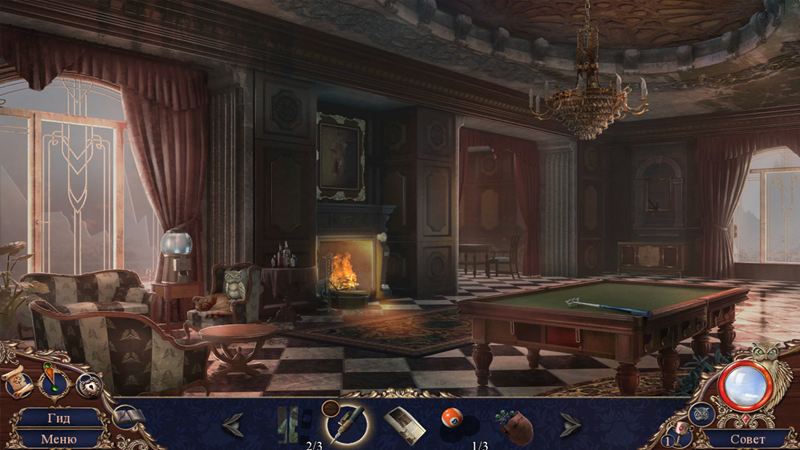Image resolution: width=800 pixels, height=450 pixels.
Task: Show previous inventory items with left arrow
Action: click(x=233, y=424)
